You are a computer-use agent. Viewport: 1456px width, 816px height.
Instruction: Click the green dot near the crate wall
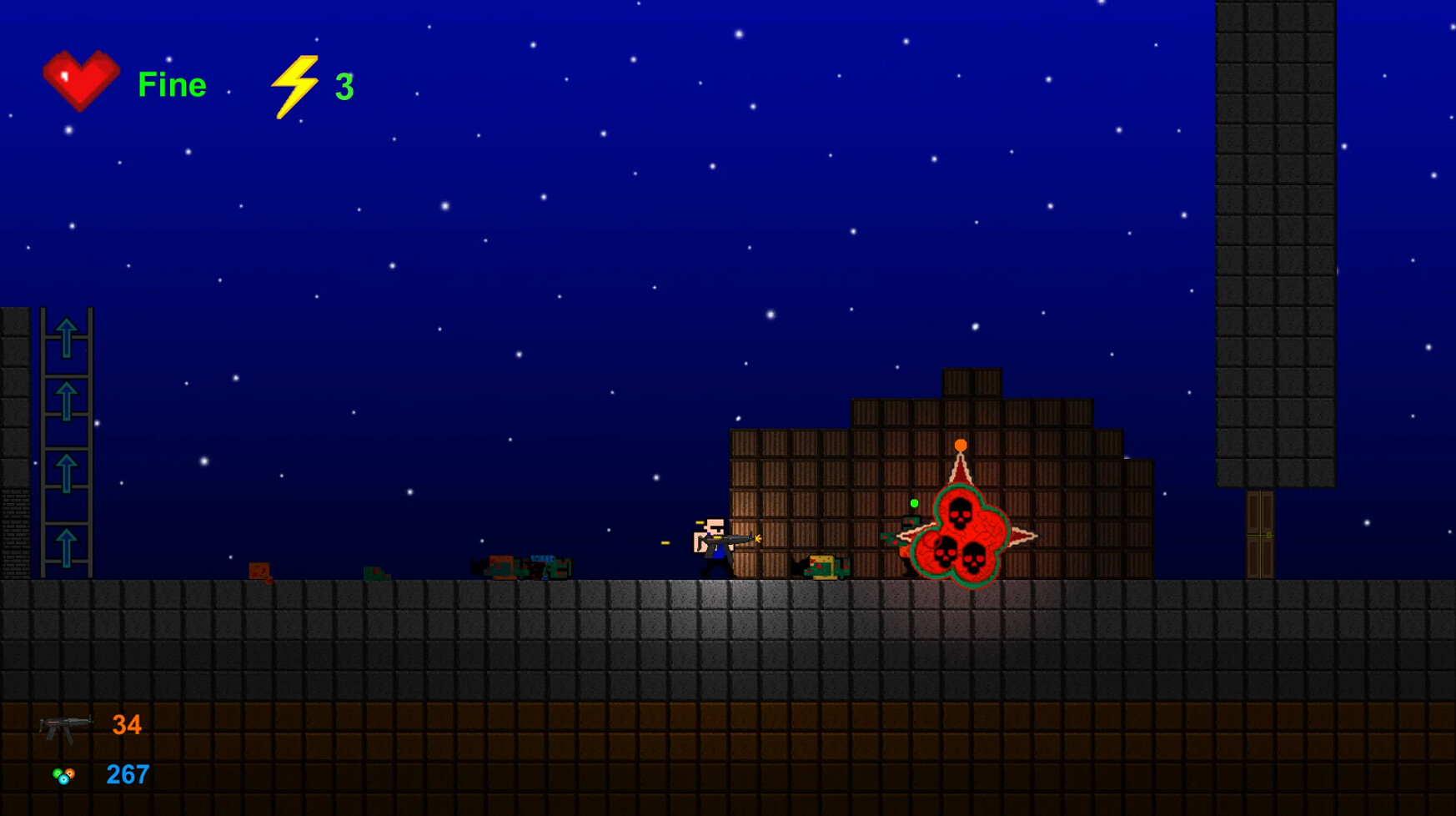click(x=913, y=503)
